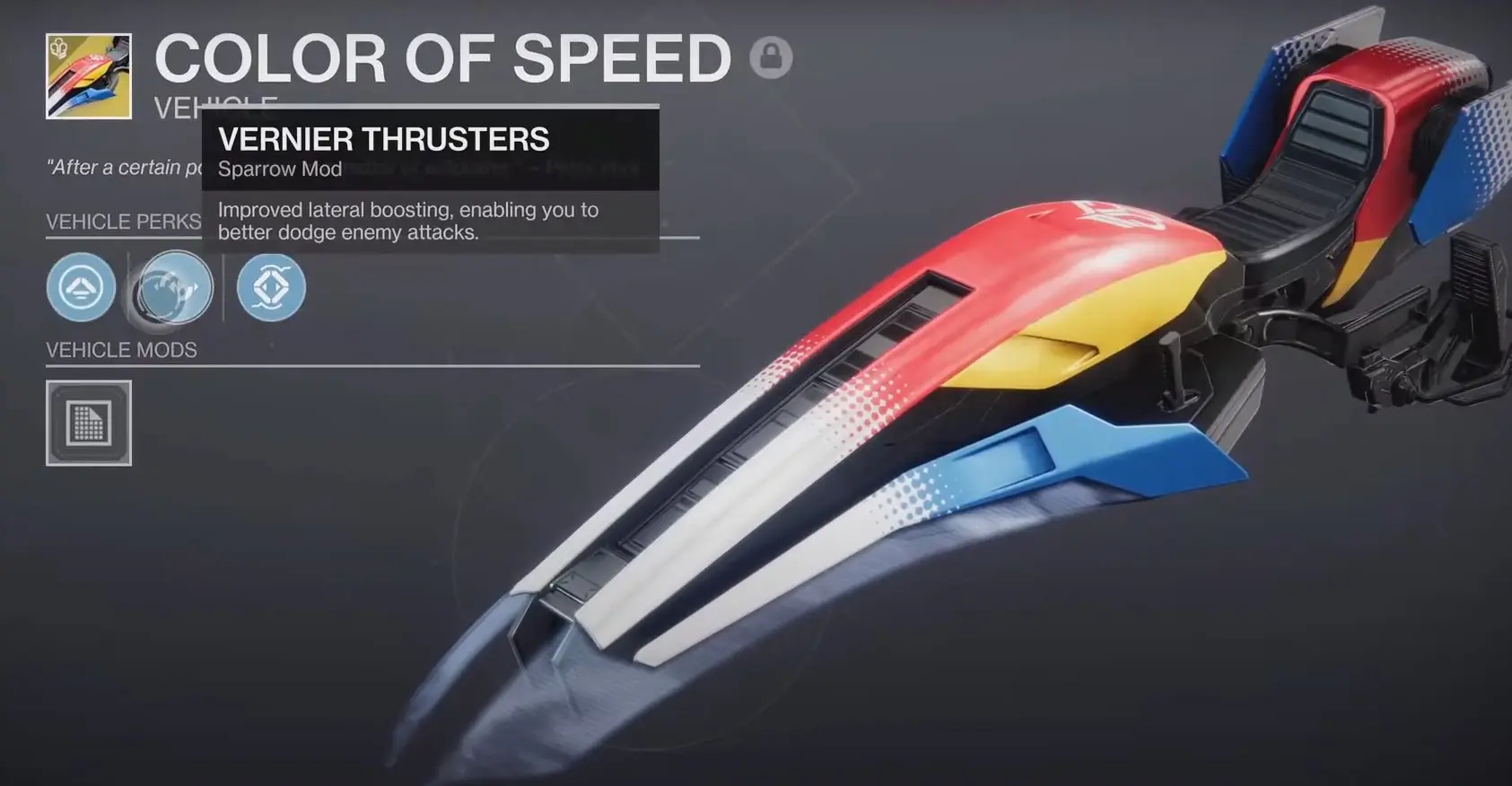This screenshot has width=1512, height=786.
Task: Open the empty Vehicle Mods socket
Action: pyautogui.click(x=88, y=423)
